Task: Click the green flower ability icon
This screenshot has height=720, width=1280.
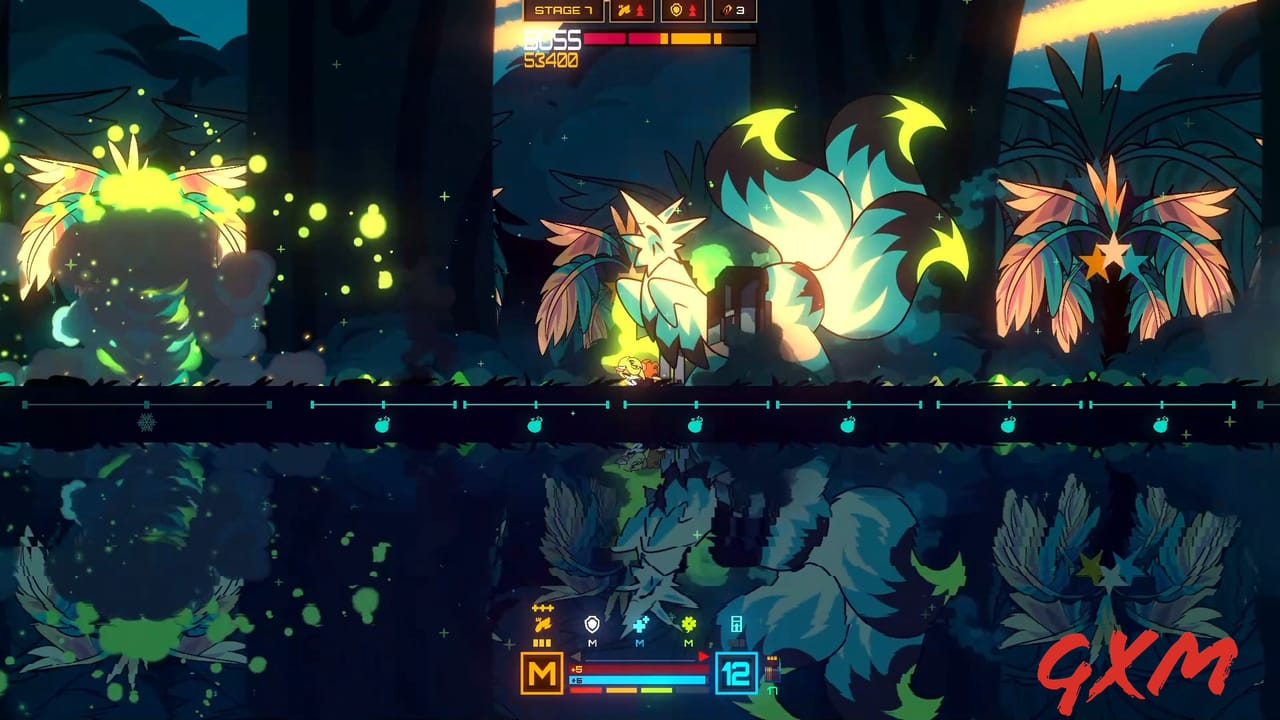Action: (688, 623)
